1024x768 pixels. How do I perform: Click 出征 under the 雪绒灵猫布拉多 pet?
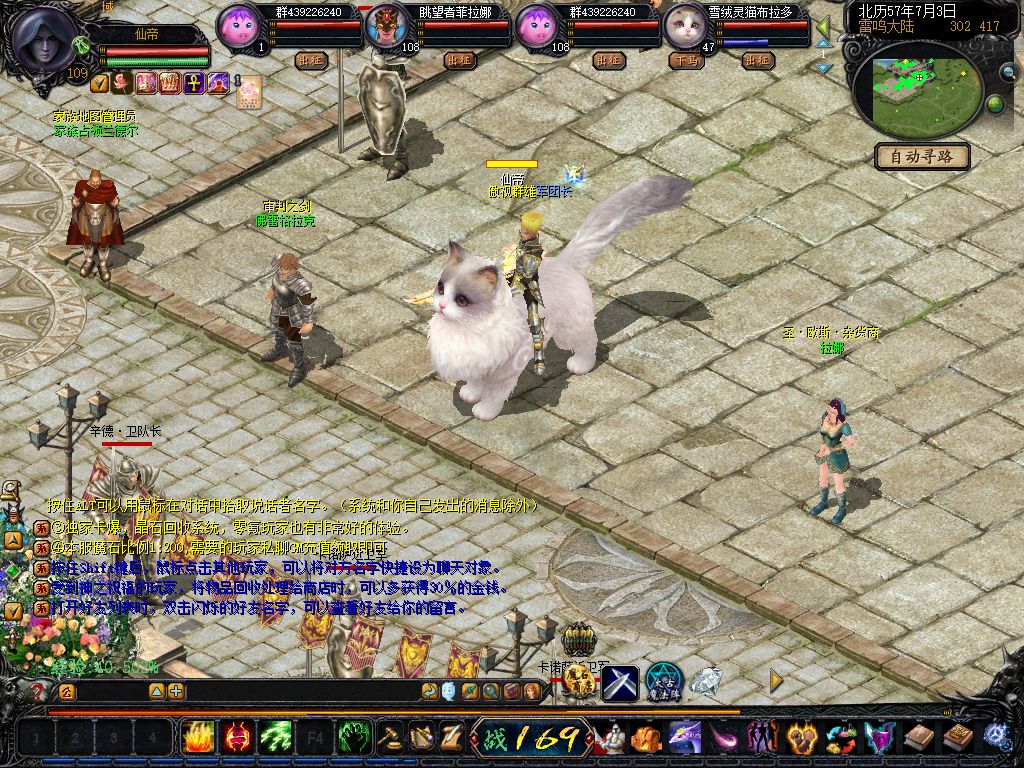758,60
